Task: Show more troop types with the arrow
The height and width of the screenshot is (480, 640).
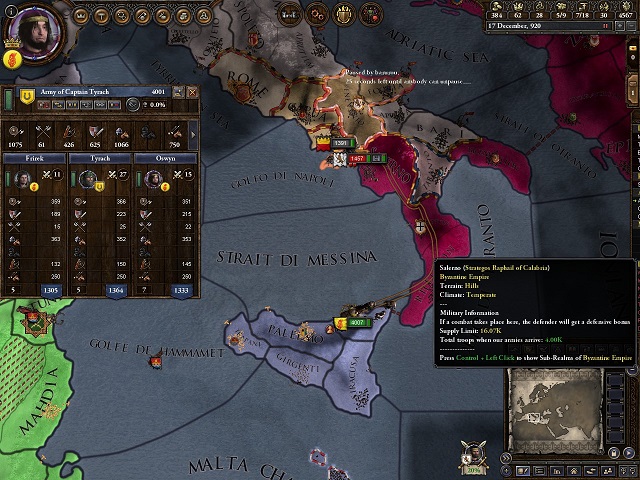Action: click(192, 132)
